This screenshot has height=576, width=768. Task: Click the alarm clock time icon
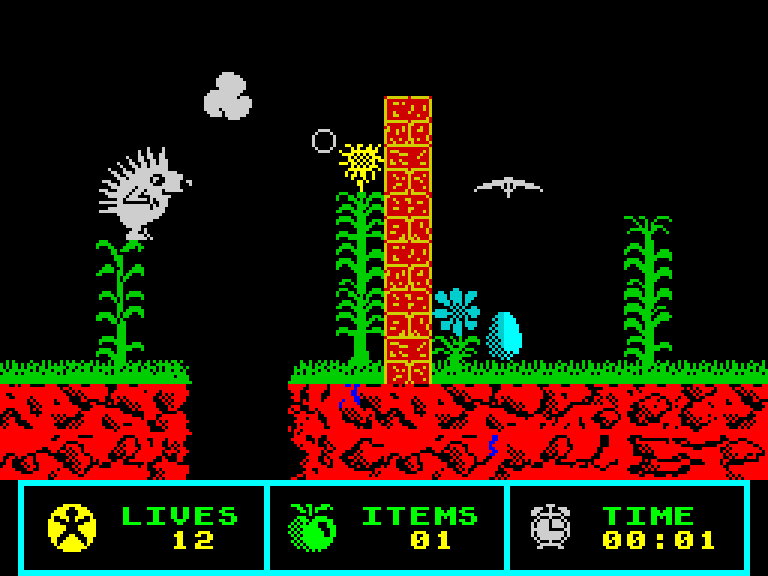click(x=550, y=526)
